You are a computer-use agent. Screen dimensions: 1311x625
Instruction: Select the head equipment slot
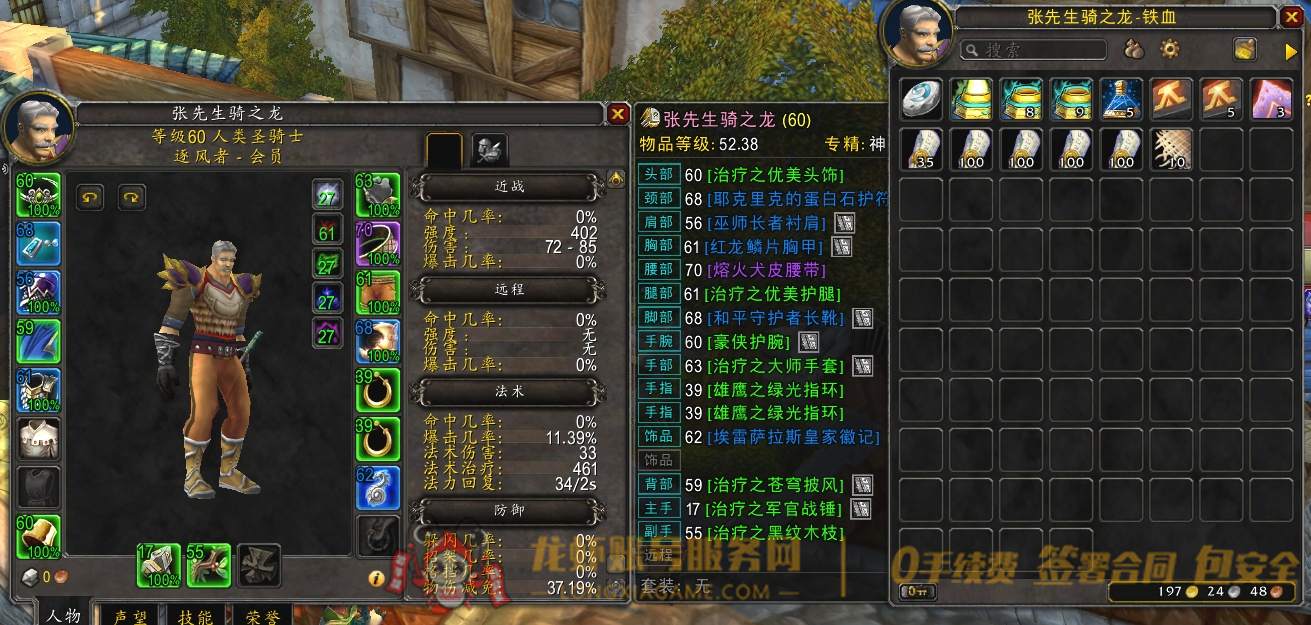38,195
